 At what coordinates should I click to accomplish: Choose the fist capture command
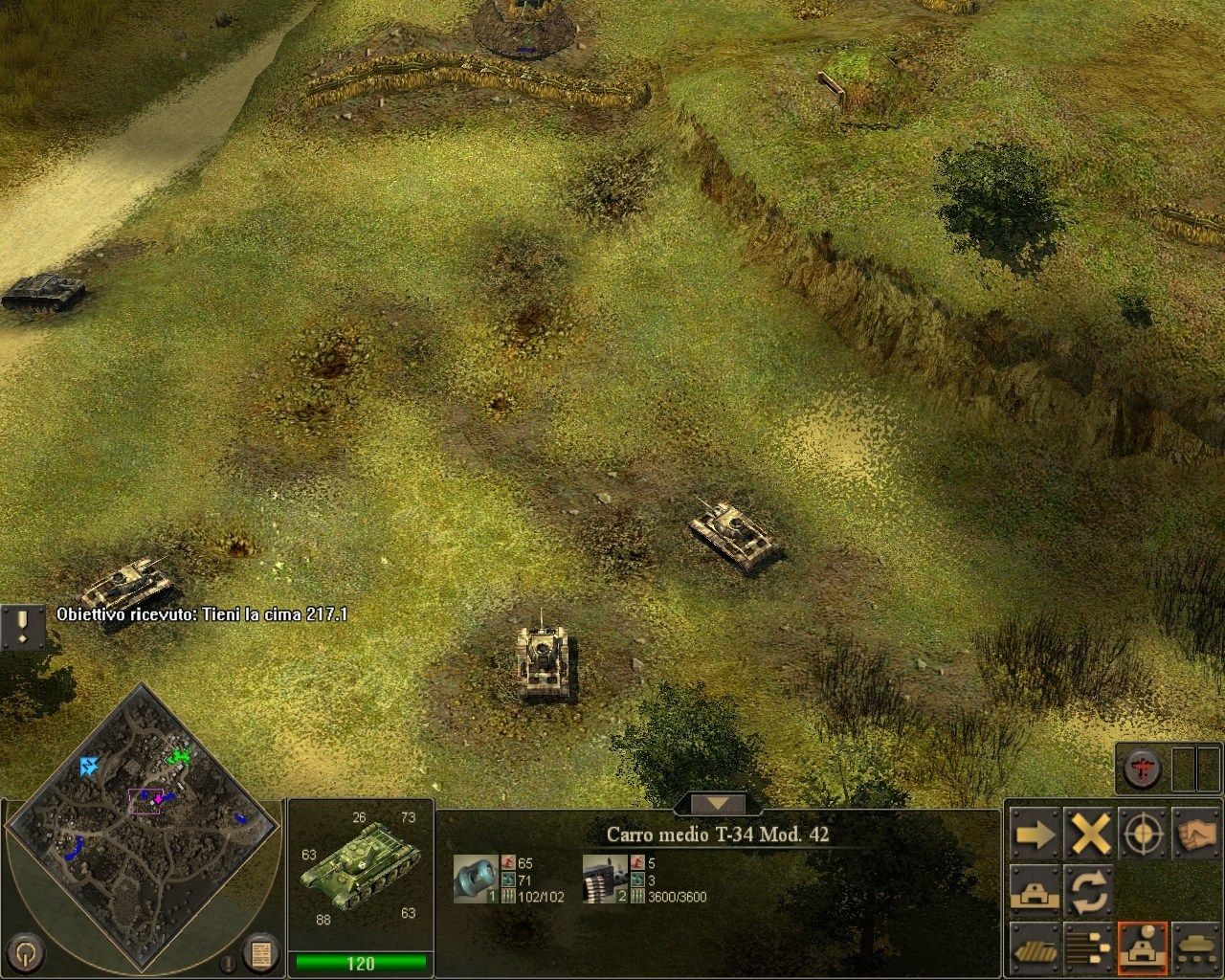pos(1196,835)
